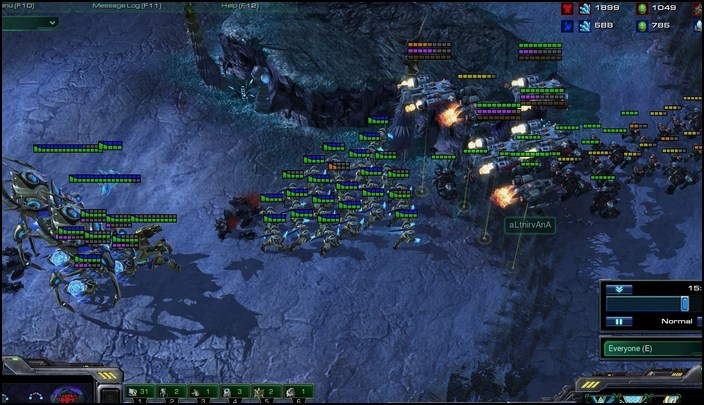The height and width of the screenshot is (405, 704).
Task: Select control group 2 tab
Action: click(x=173, y=392)
